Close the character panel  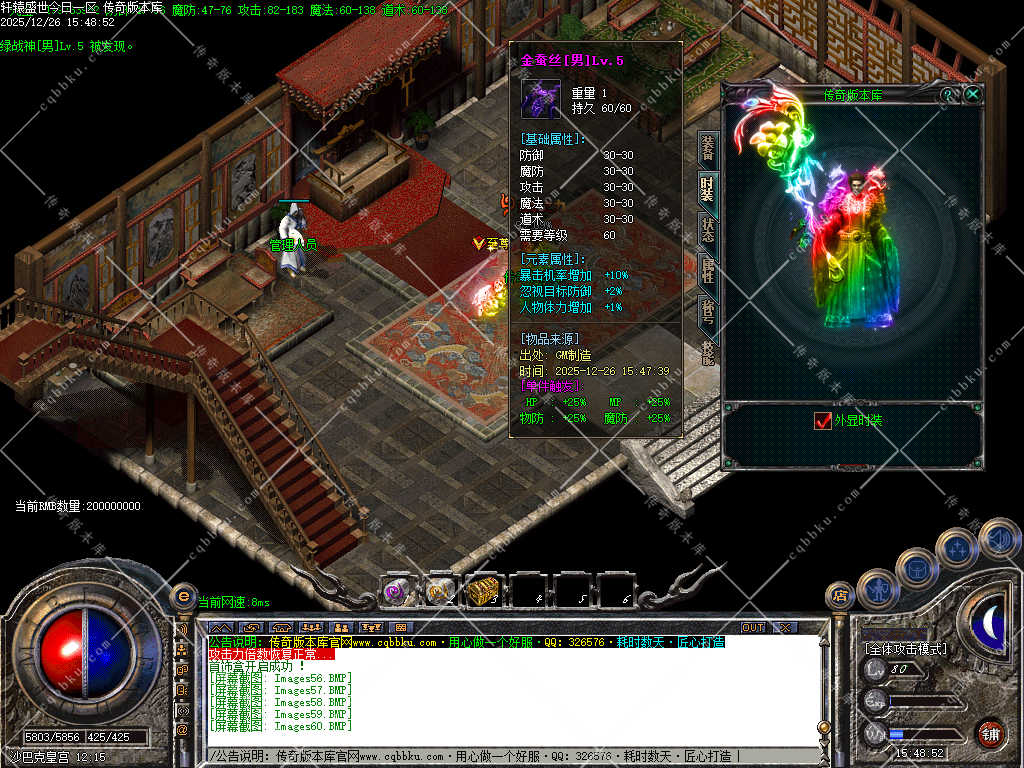972,93
